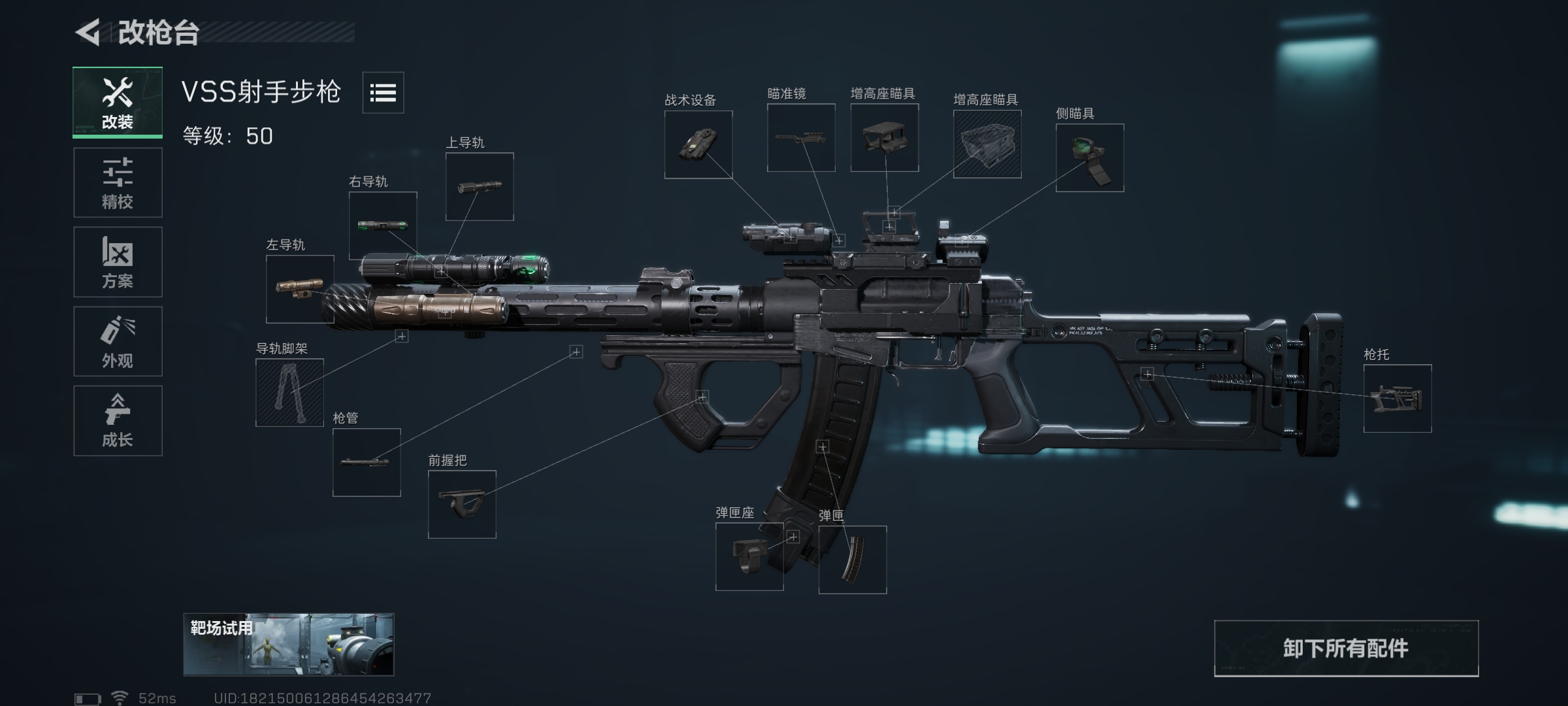The width and height of the screenshot is (1568, 706).
Task: Open the attachment list menu icon
Action: (383, 93)
